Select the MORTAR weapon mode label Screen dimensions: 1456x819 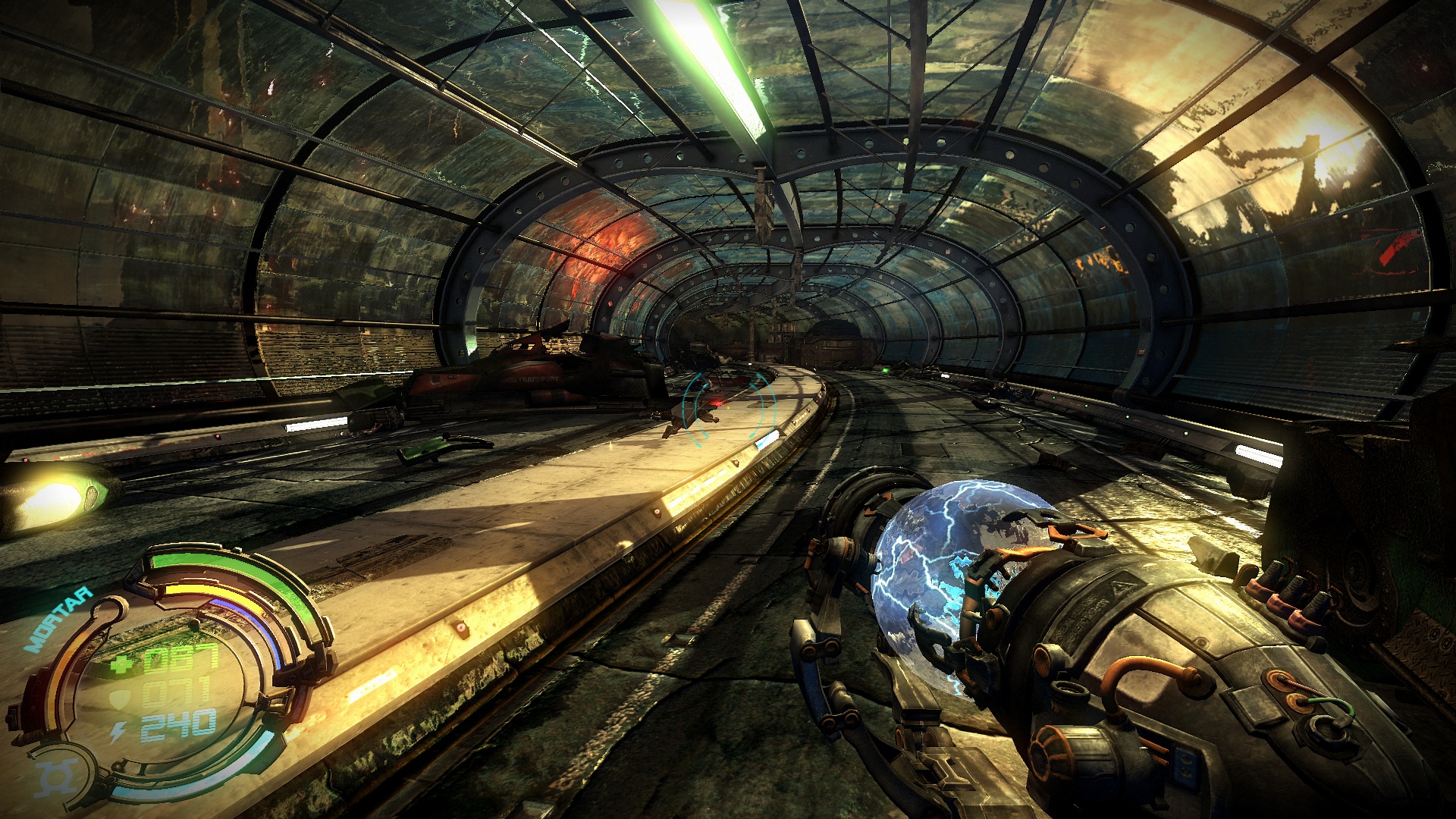58,620
